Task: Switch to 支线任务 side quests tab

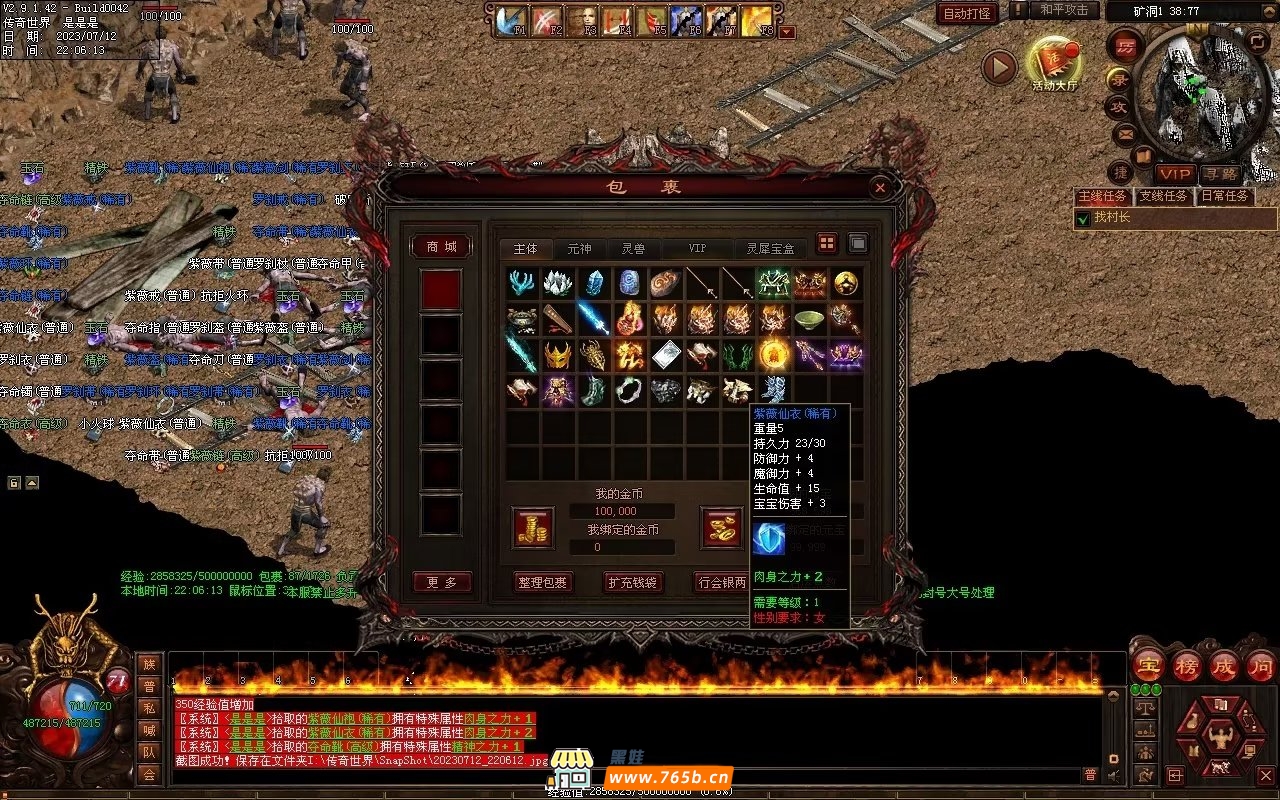Action: (x=1163, y=196)
